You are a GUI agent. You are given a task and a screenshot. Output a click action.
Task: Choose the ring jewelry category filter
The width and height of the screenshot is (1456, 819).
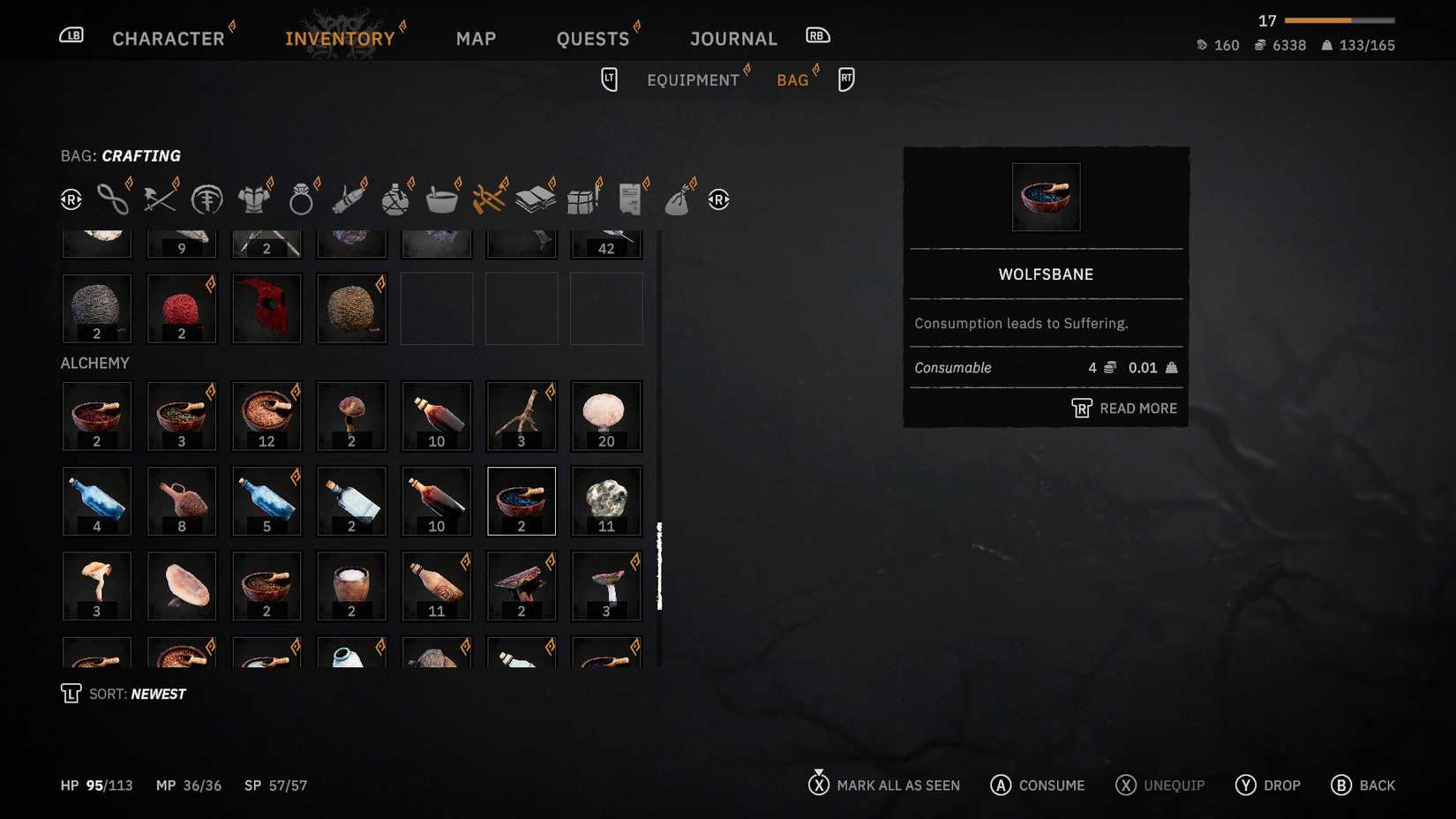pyautogui.click(x=301, y=199)
